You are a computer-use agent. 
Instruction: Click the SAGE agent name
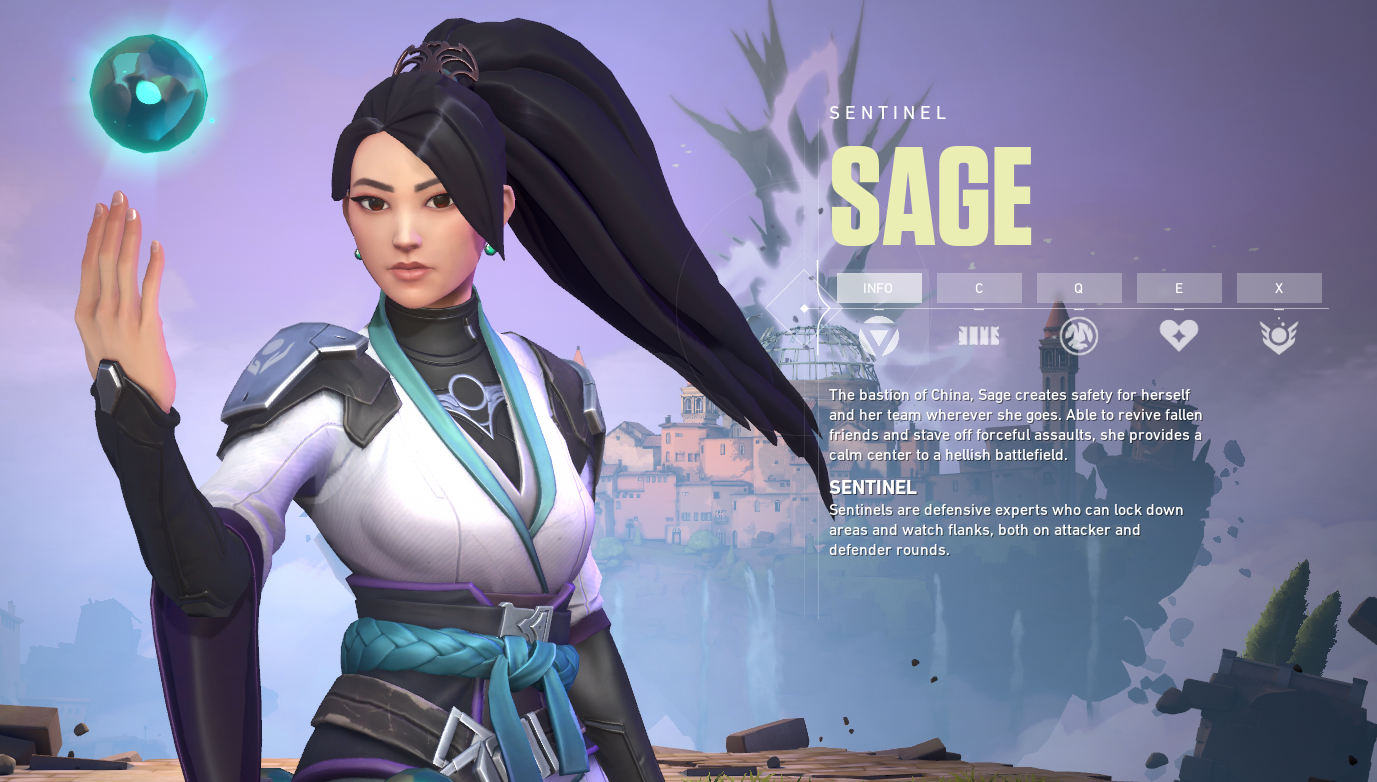(929, 194)
